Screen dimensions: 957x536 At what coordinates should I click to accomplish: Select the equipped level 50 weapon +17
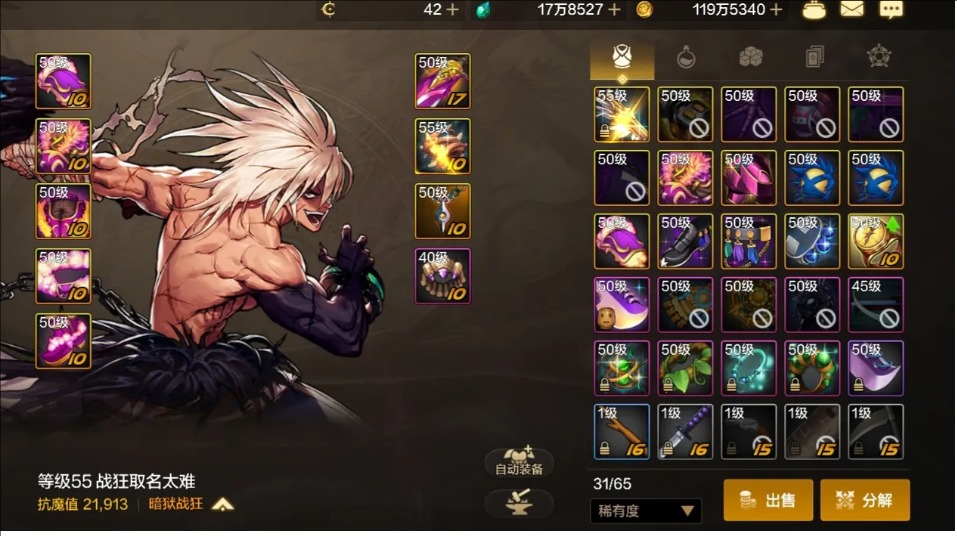(x=443, y=82)
